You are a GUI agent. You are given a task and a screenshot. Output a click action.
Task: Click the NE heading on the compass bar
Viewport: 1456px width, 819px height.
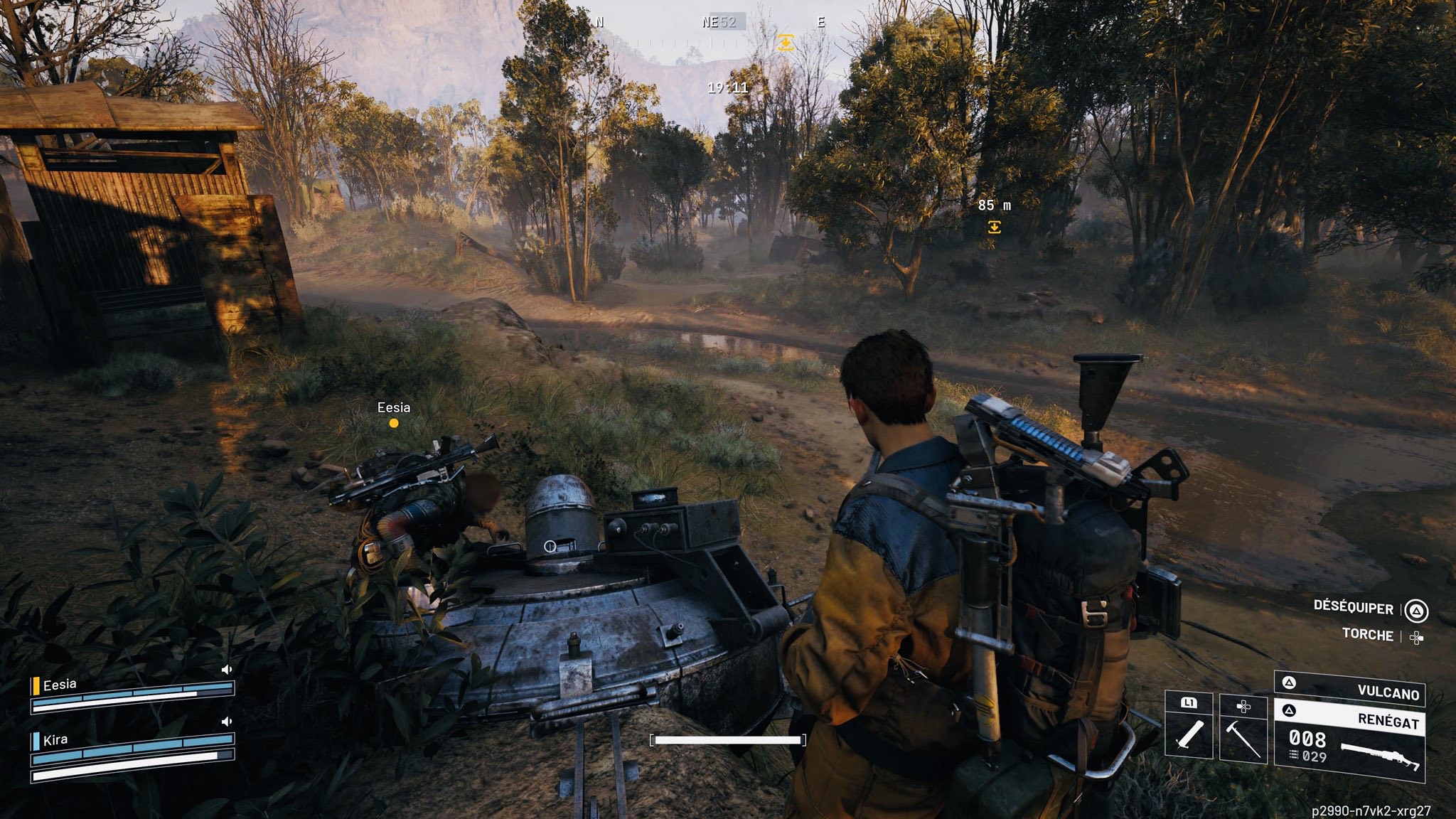click(x=711, y=22)
